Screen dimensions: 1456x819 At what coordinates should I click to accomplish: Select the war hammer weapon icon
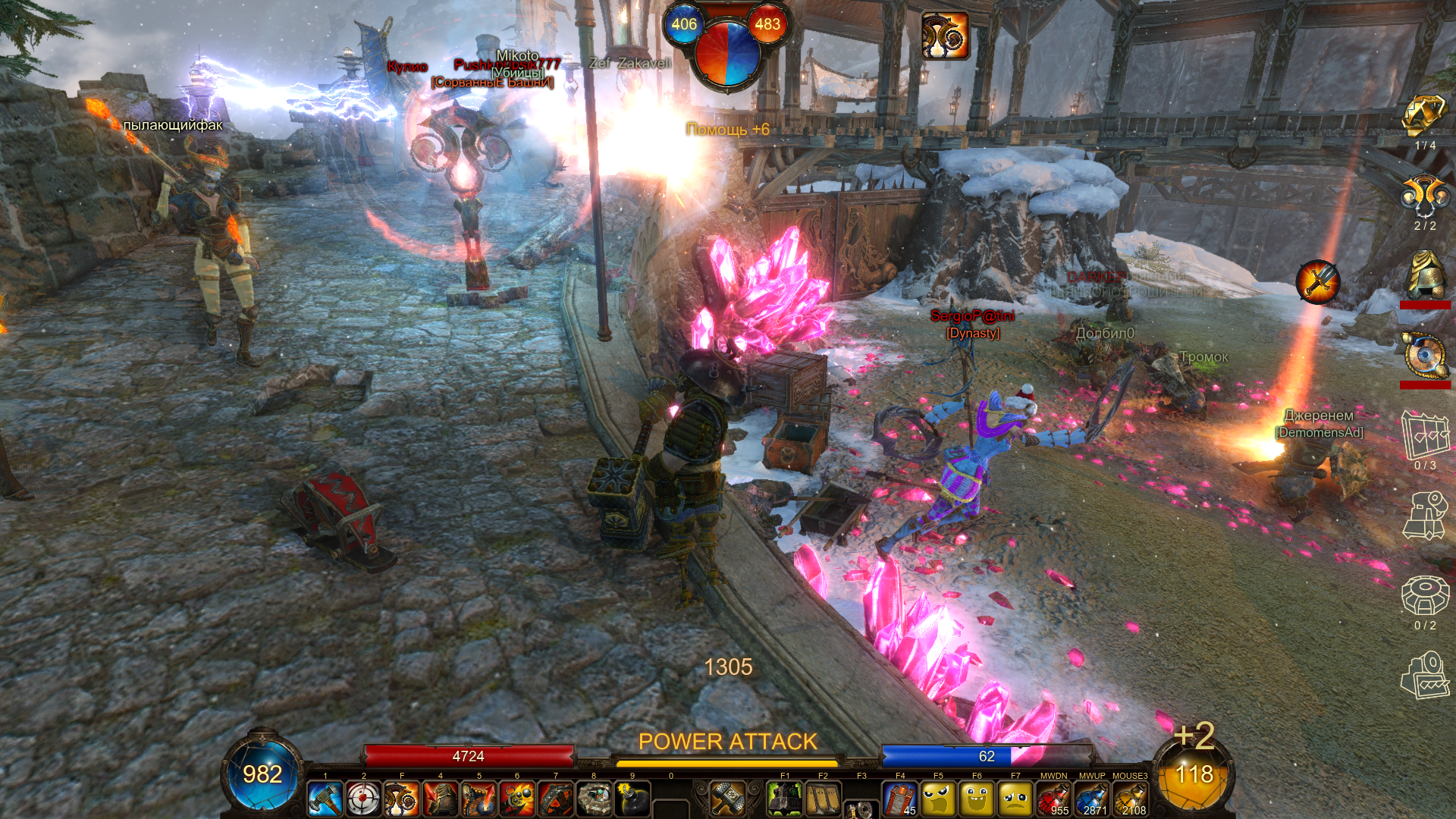[728, 799]
